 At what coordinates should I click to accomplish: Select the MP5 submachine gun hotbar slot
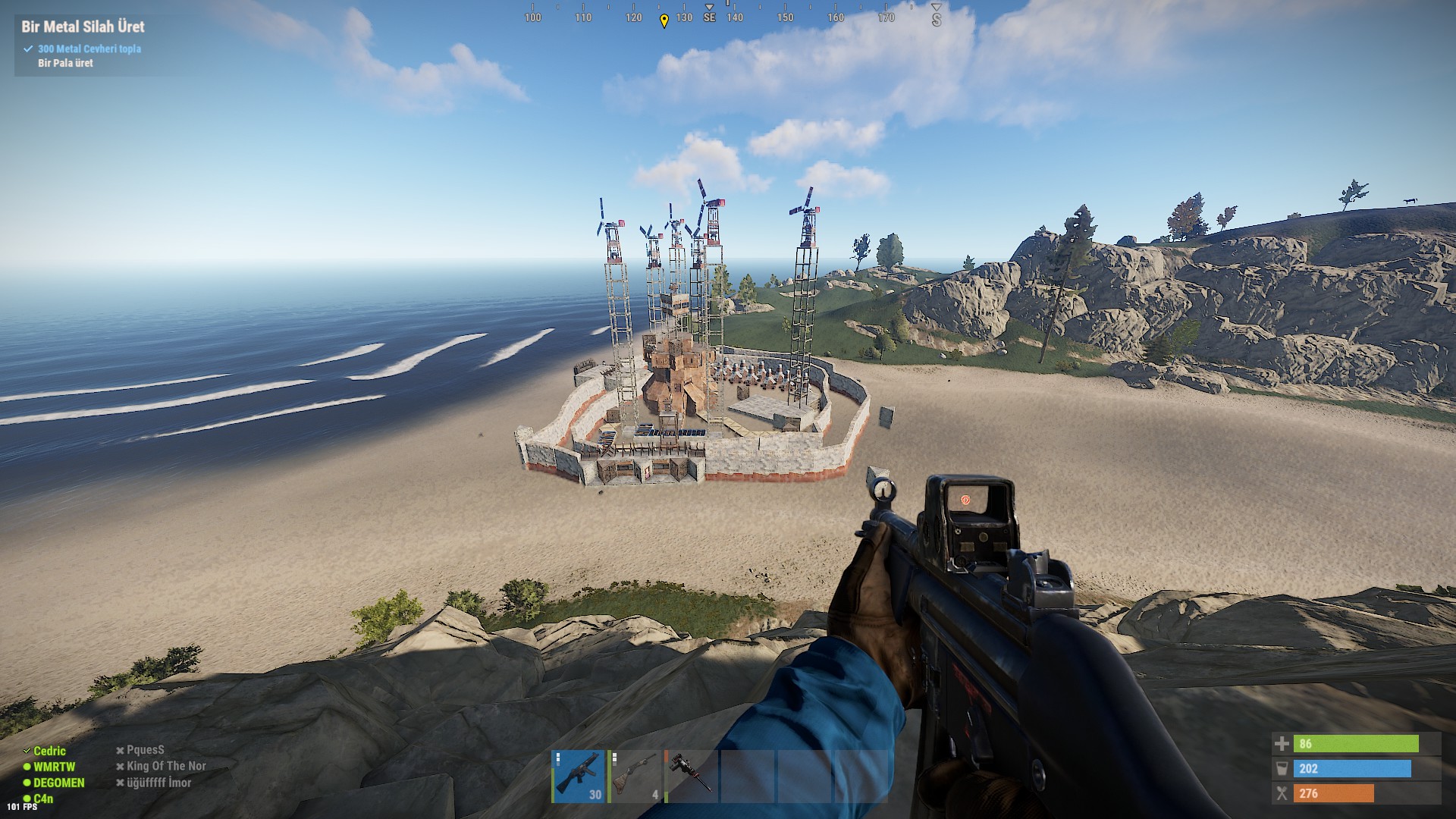579,776
